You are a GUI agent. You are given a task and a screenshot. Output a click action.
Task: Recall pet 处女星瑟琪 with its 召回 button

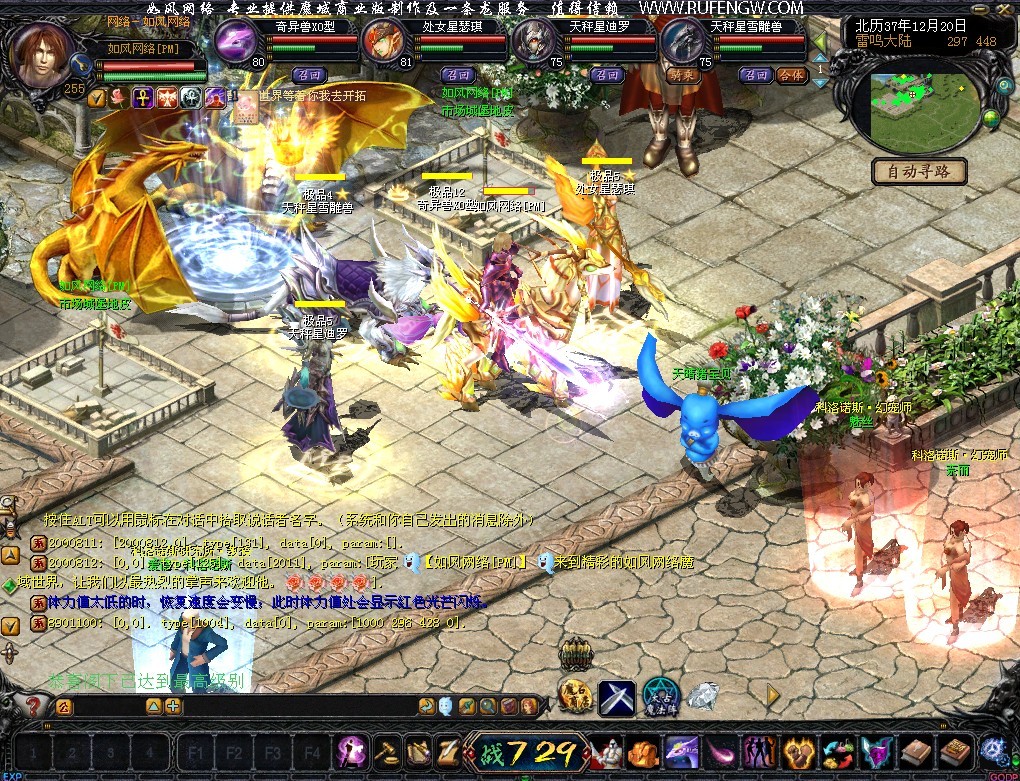click(x=458, y=75)
